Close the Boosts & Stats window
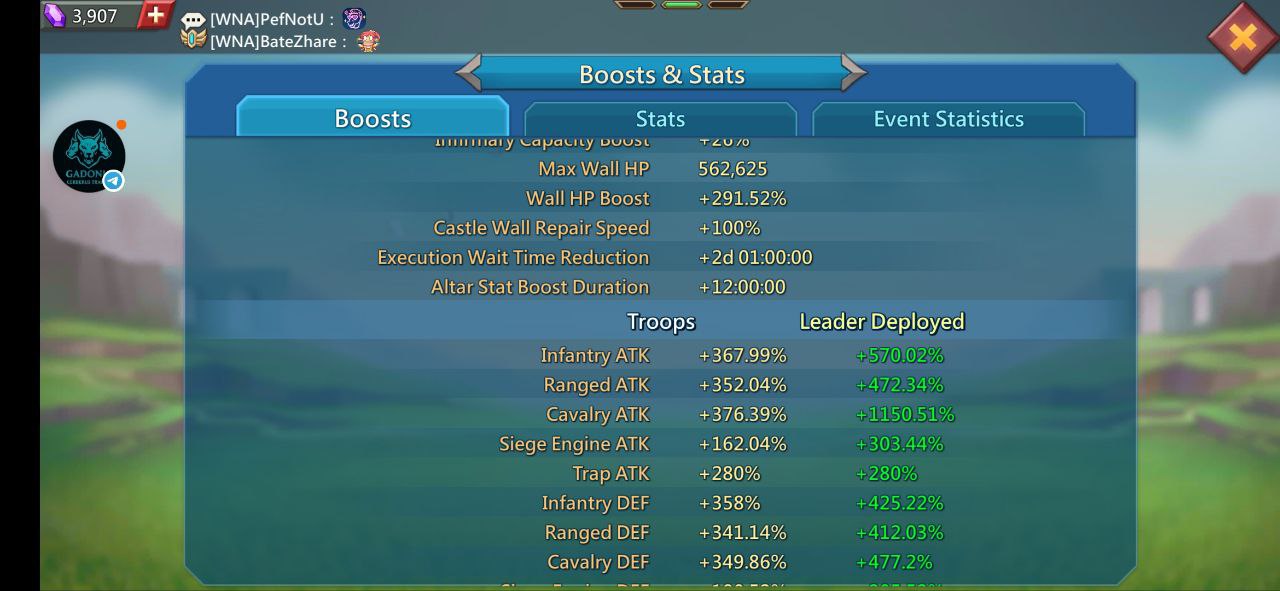The width and height of the screenshot is (1280, 591). [1242, 38]
